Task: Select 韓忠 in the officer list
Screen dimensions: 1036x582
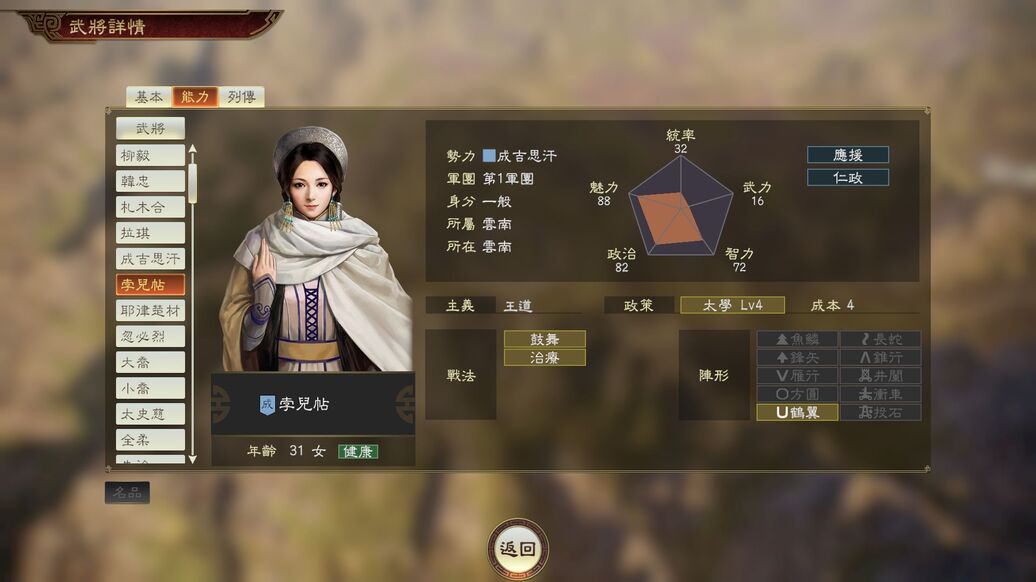Action: 150,181
